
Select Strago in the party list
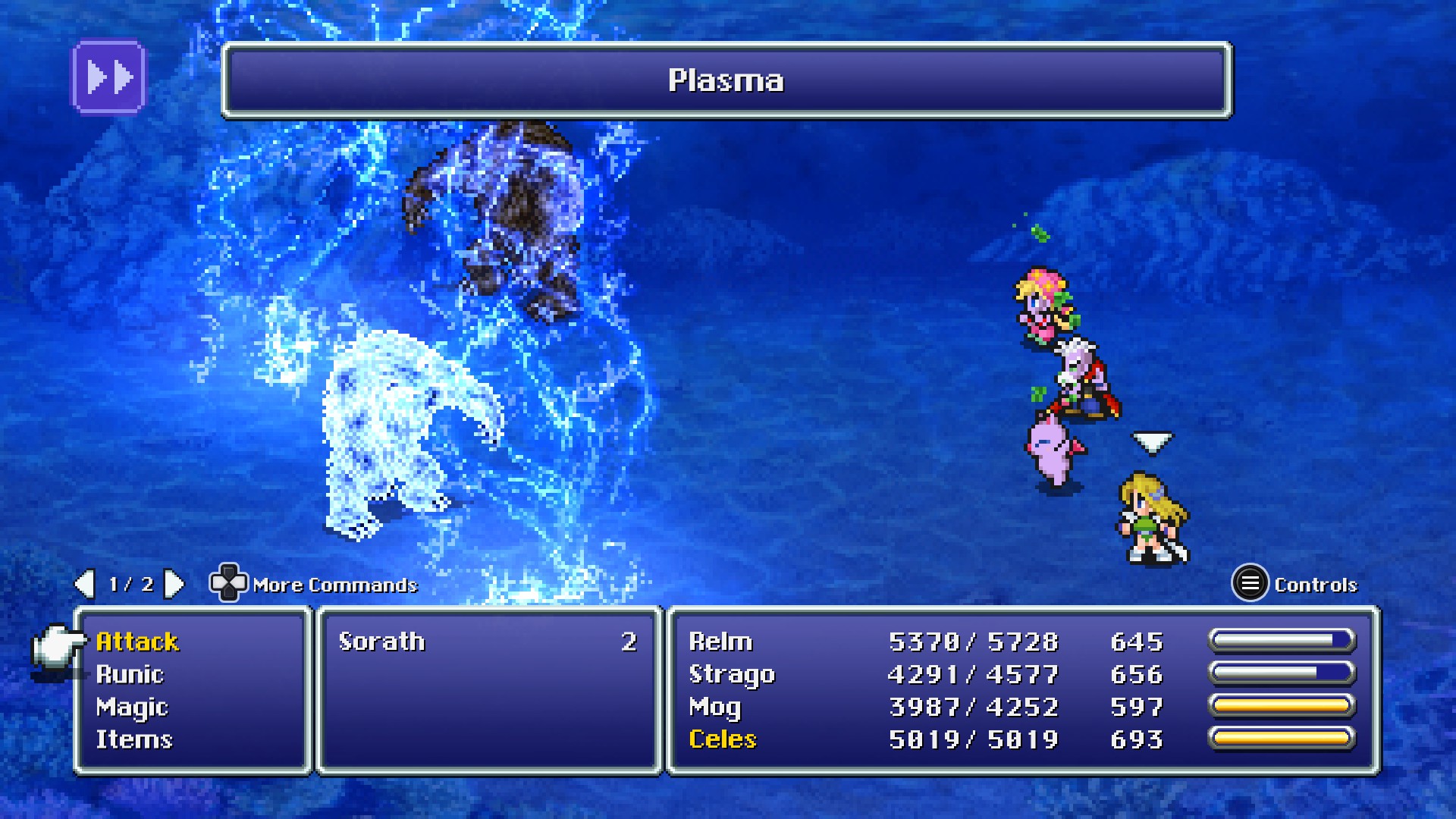click(732, 675)
